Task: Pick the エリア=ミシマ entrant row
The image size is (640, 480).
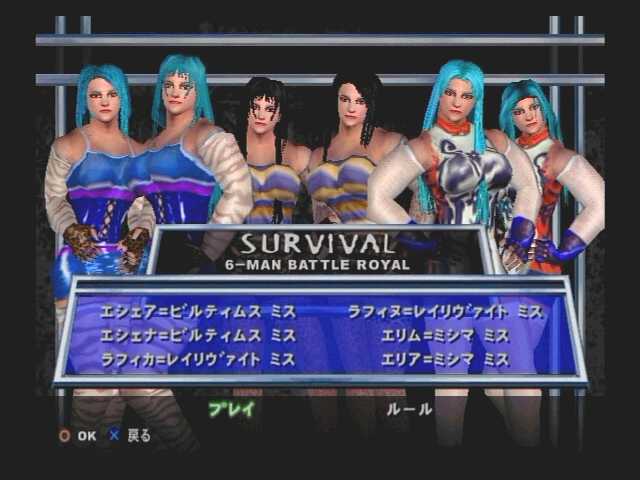Action: coord(445,360)
